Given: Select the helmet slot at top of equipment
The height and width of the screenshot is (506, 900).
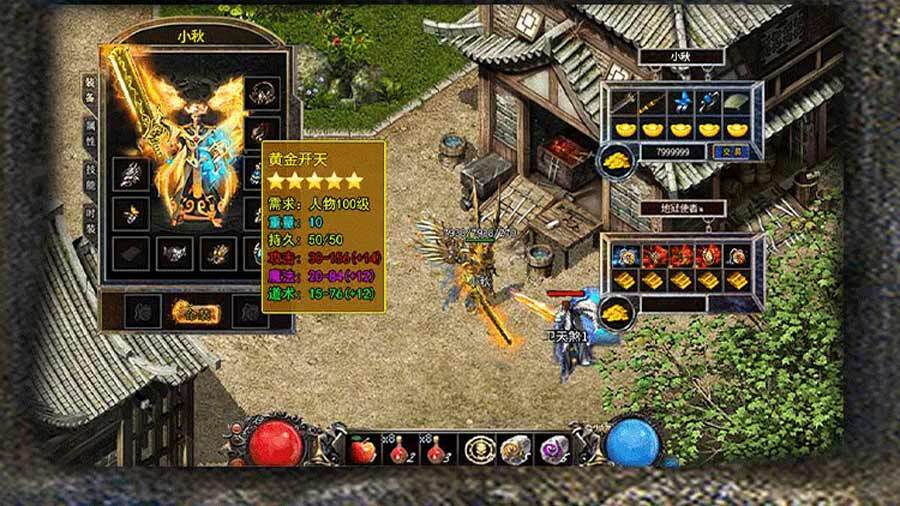Looking at the screenshot, I should [x=263, y=95].
